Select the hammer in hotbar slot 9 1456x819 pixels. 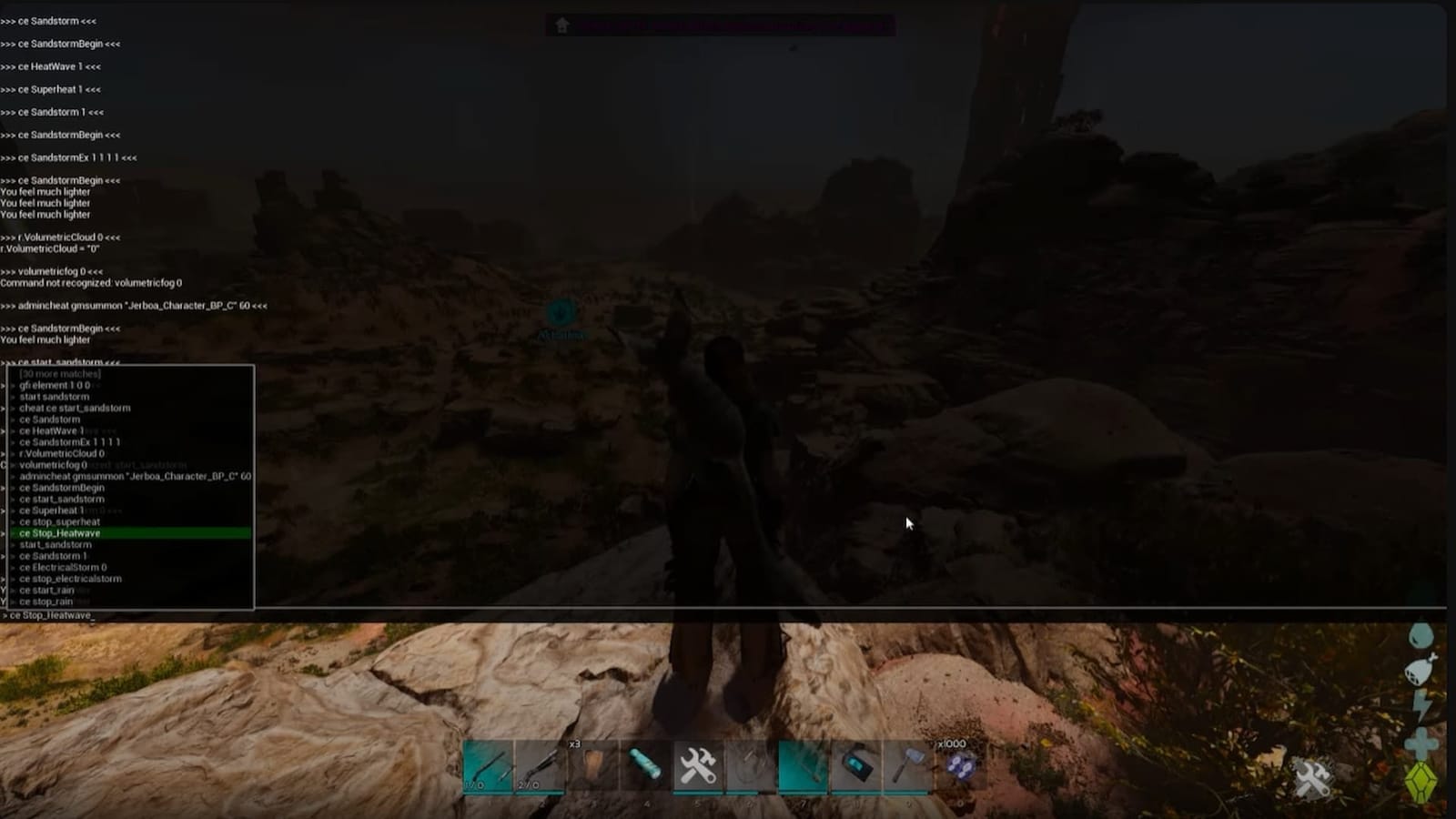coord(905,767)
